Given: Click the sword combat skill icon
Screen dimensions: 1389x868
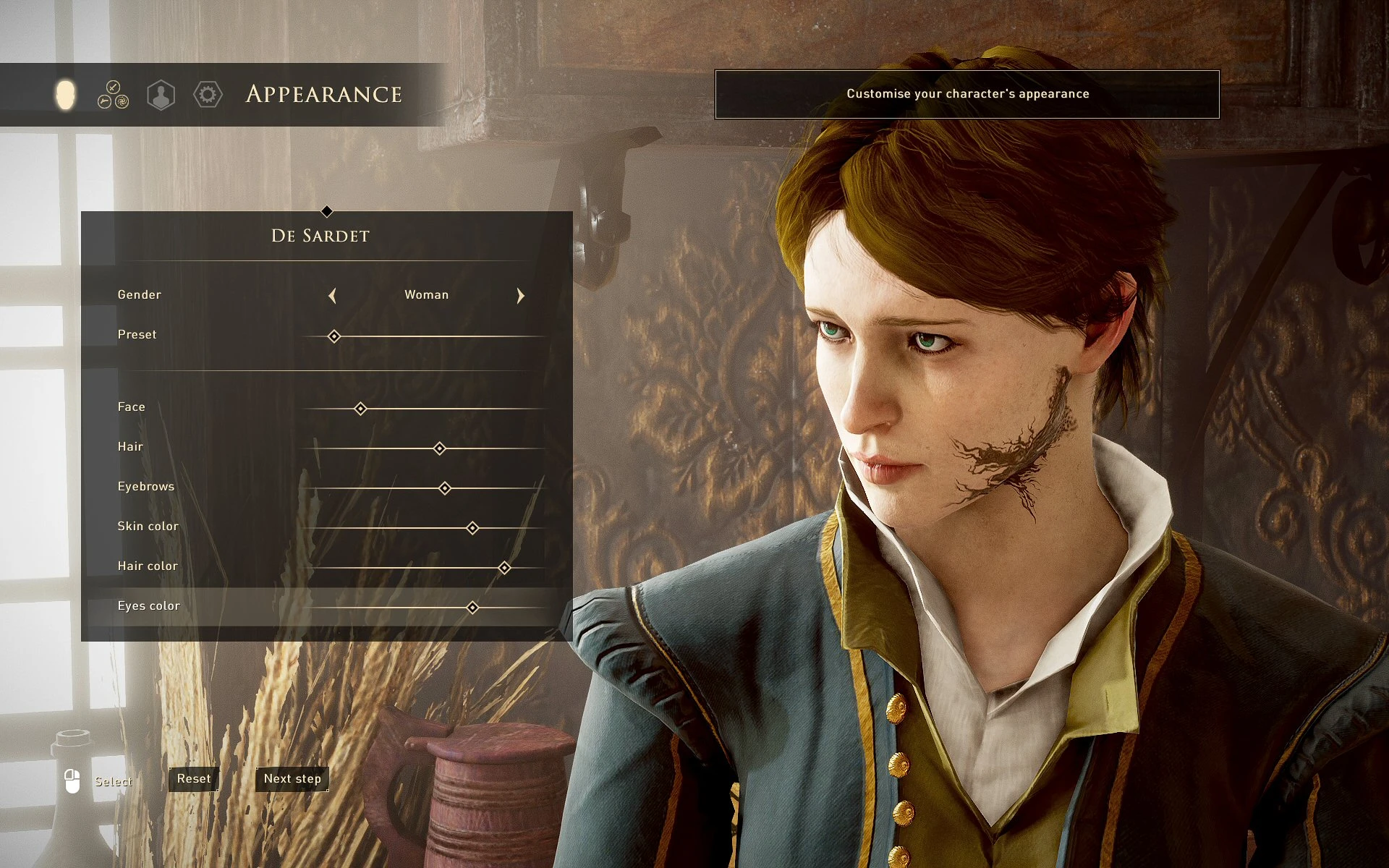Looking at the screenshot, I should pyautogui.click(x=113, y=87).
